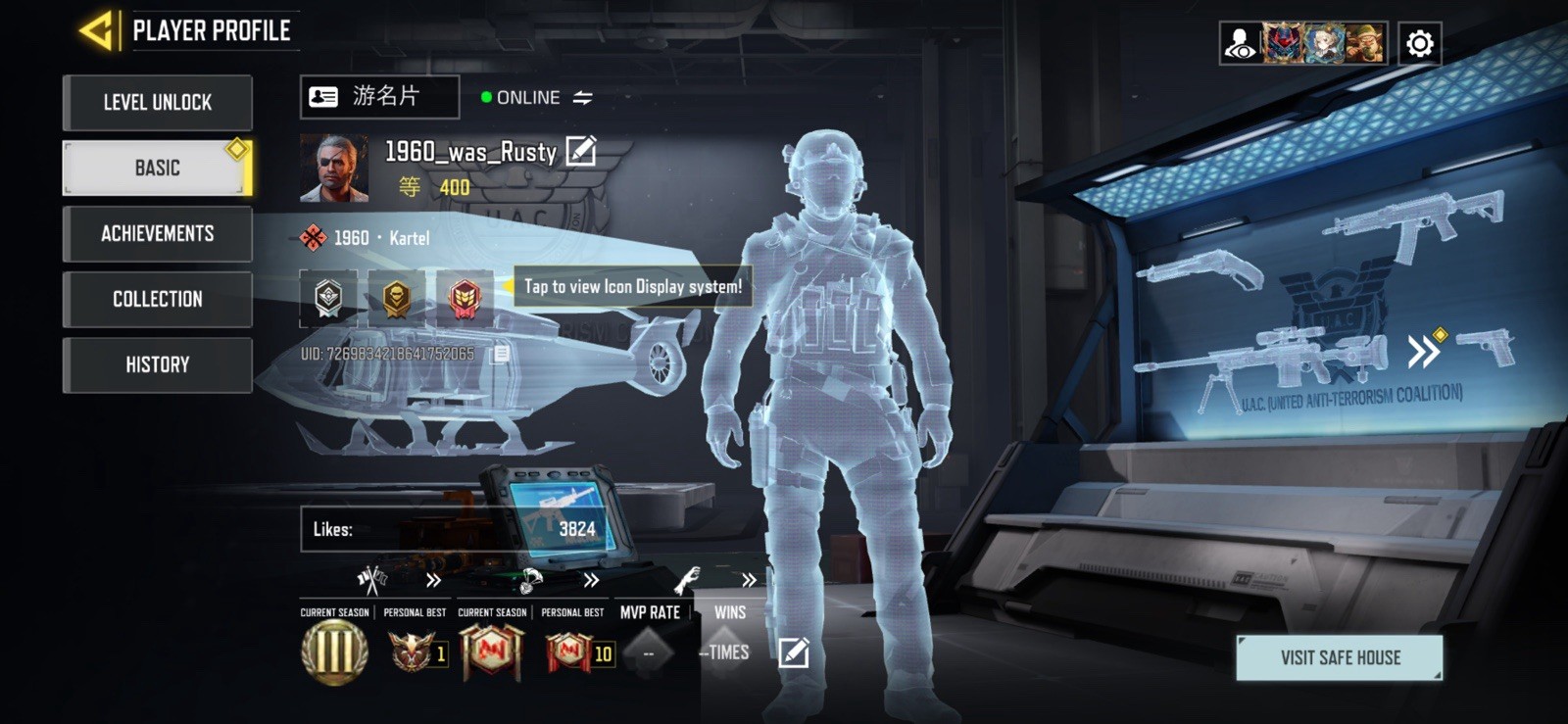The height and width of the screenshot is (724, 1568).
Task: Open the 游名片 name card button
Action: pyautogui.click(x=381, y=96)
